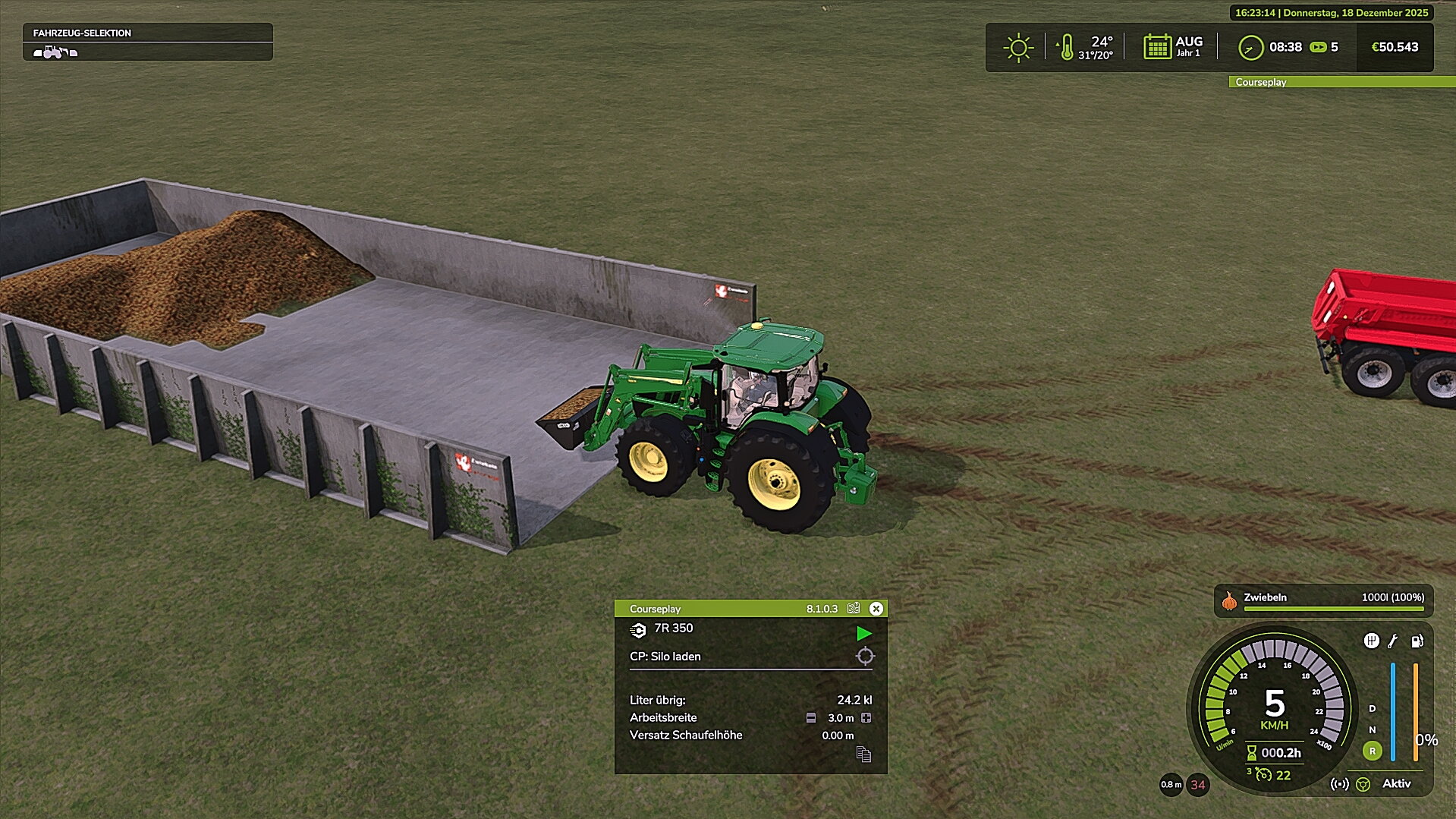Open the Courseplay map icon in the header

tap(854, 609)
